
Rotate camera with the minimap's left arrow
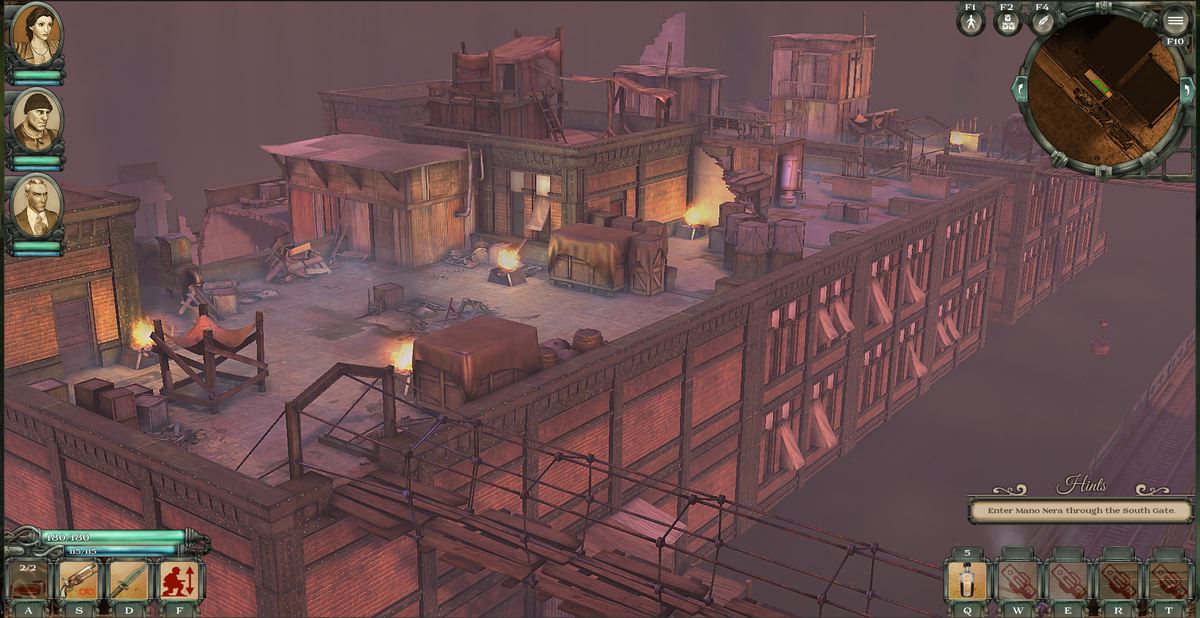(1020, 90)
